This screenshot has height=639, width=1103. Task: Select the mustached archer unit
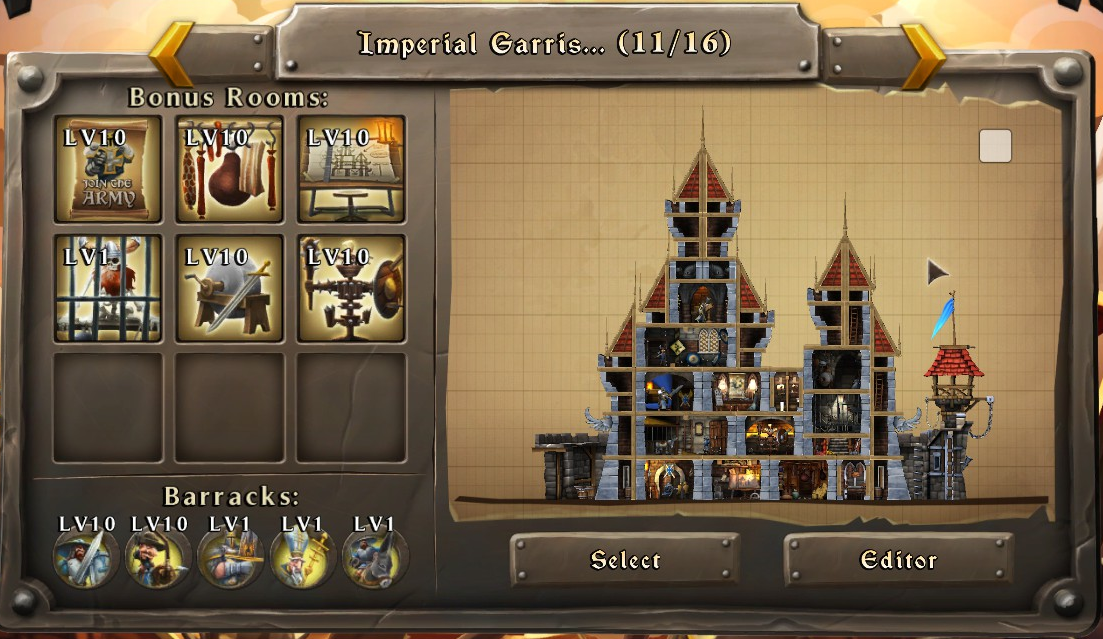[158, 557]
